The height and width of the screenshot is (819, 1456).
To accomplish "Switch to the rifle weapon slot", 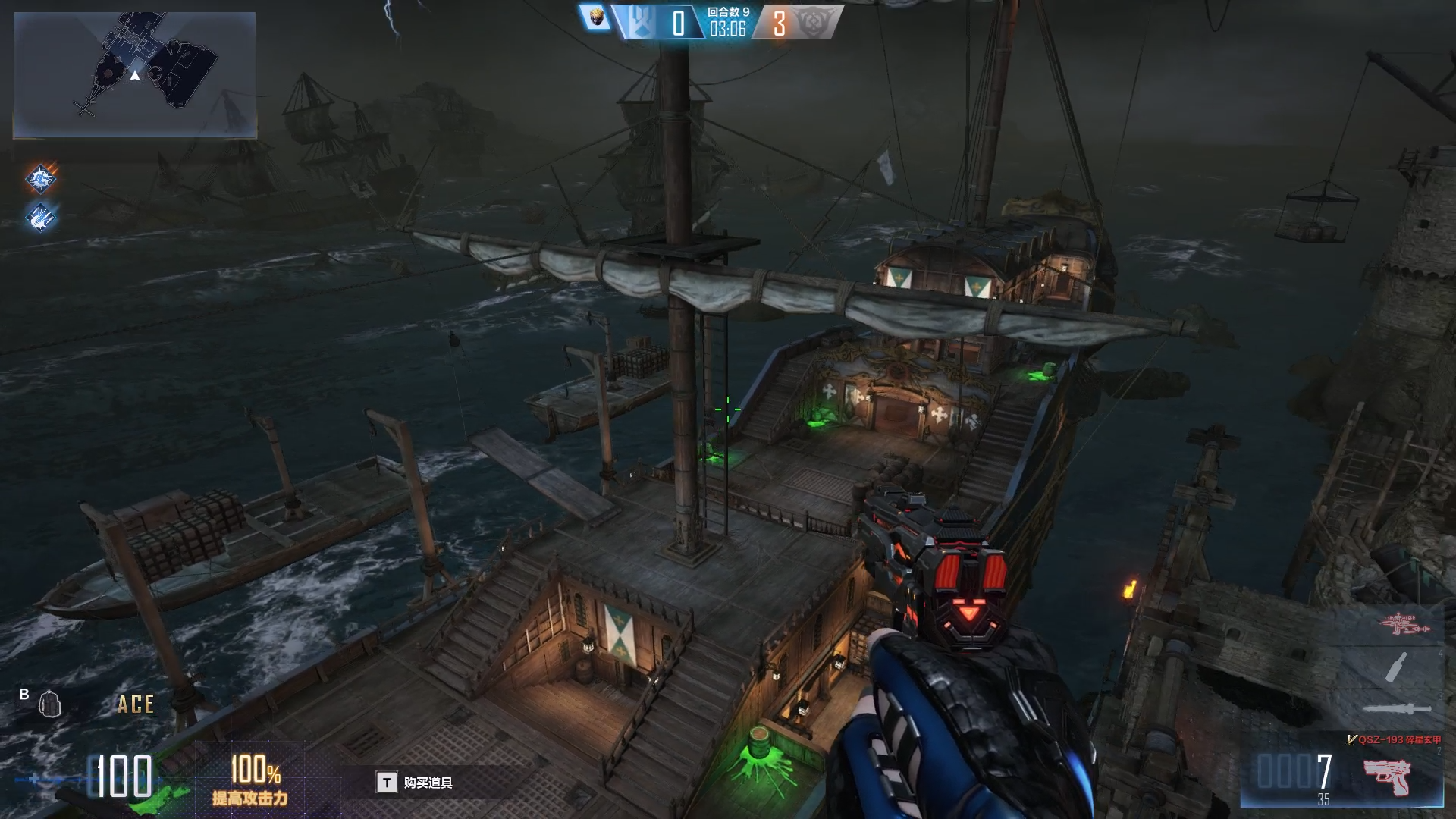I will (x=1403, y=623).
